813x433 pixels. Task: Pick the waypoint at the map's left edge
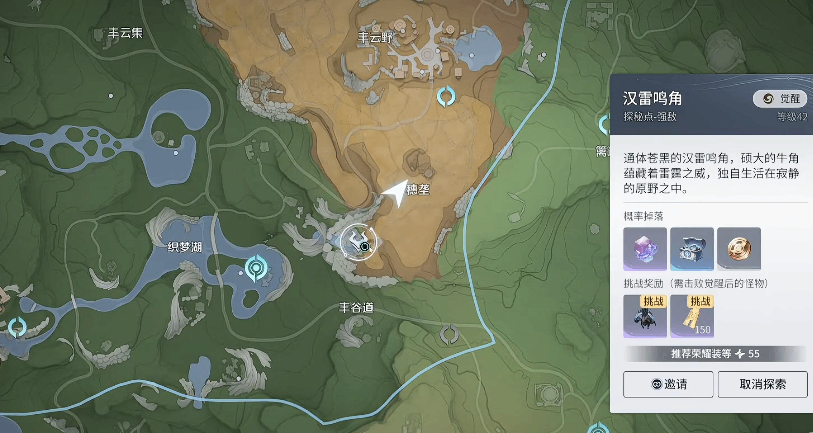point(16,326)
